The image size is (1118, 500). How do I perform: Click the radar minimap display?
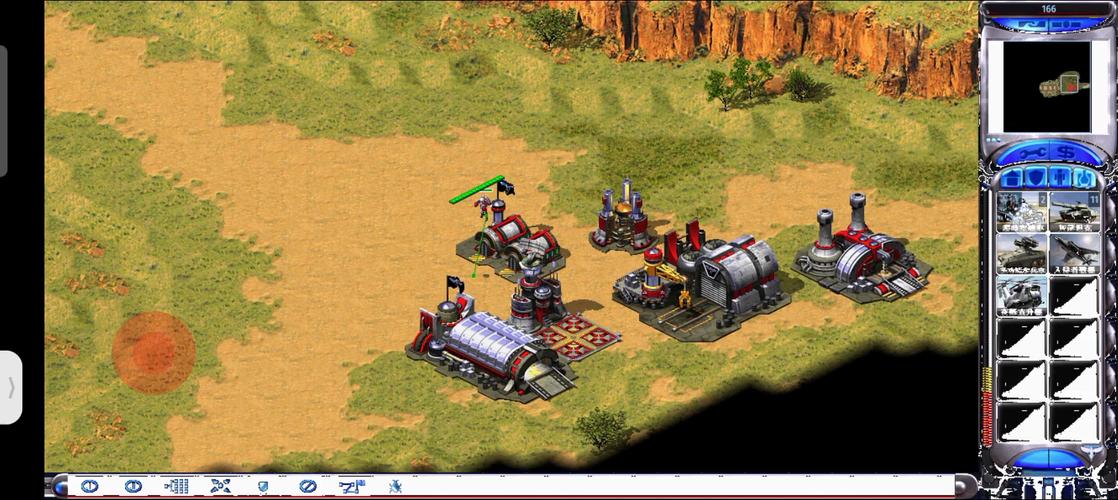[1047, 87]
